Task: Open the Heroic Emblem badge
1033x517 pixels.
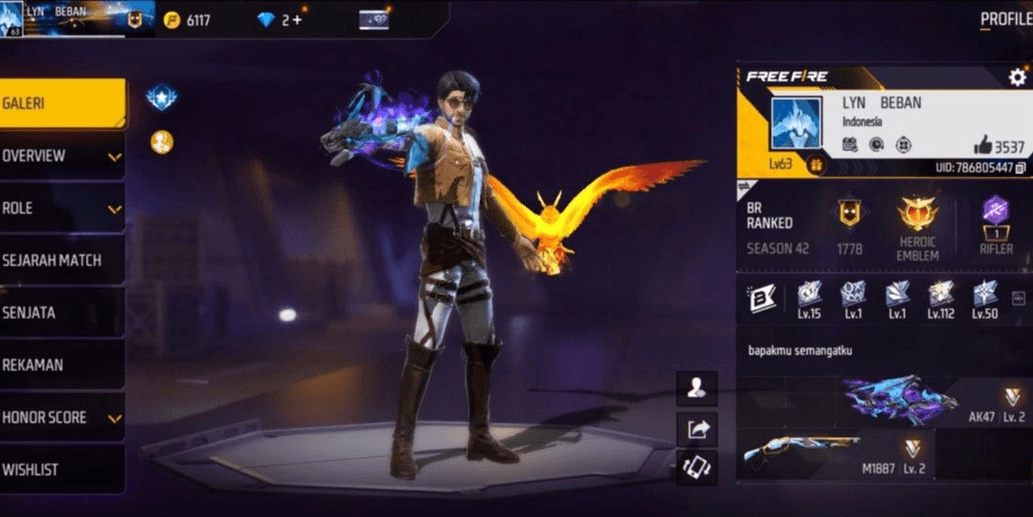Action: coord(917,227)
